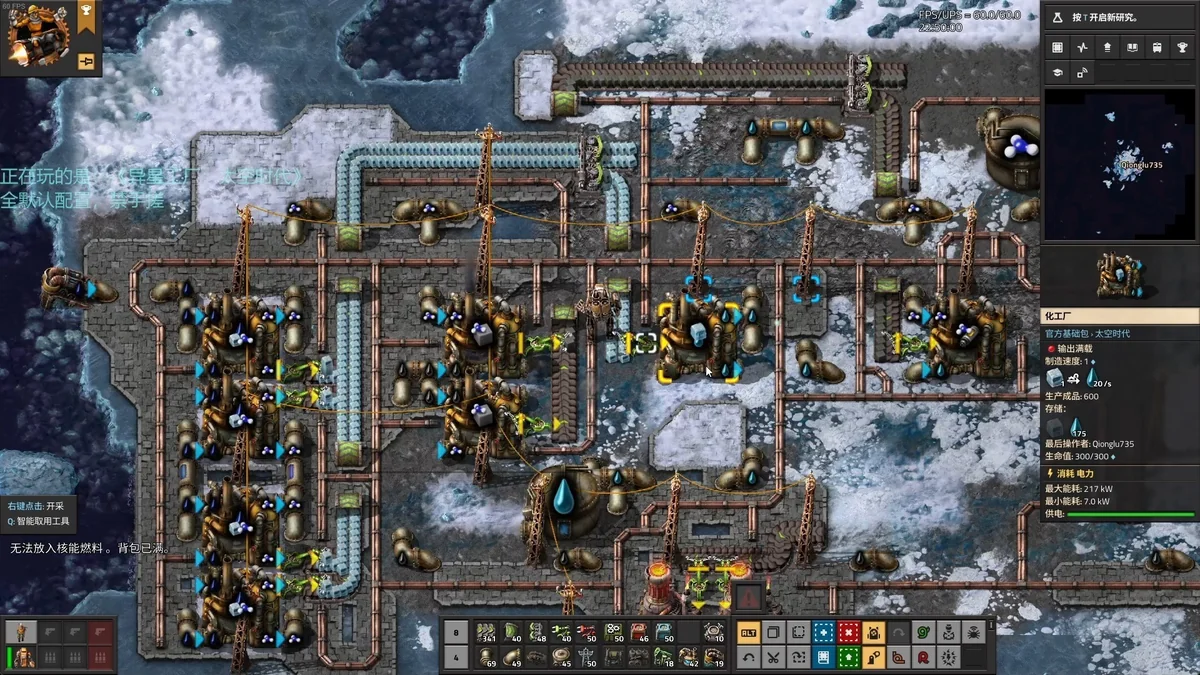Click the minimap showing Qionglu735
This screenshot has width=1200, height=675.
coord(1119,163)
